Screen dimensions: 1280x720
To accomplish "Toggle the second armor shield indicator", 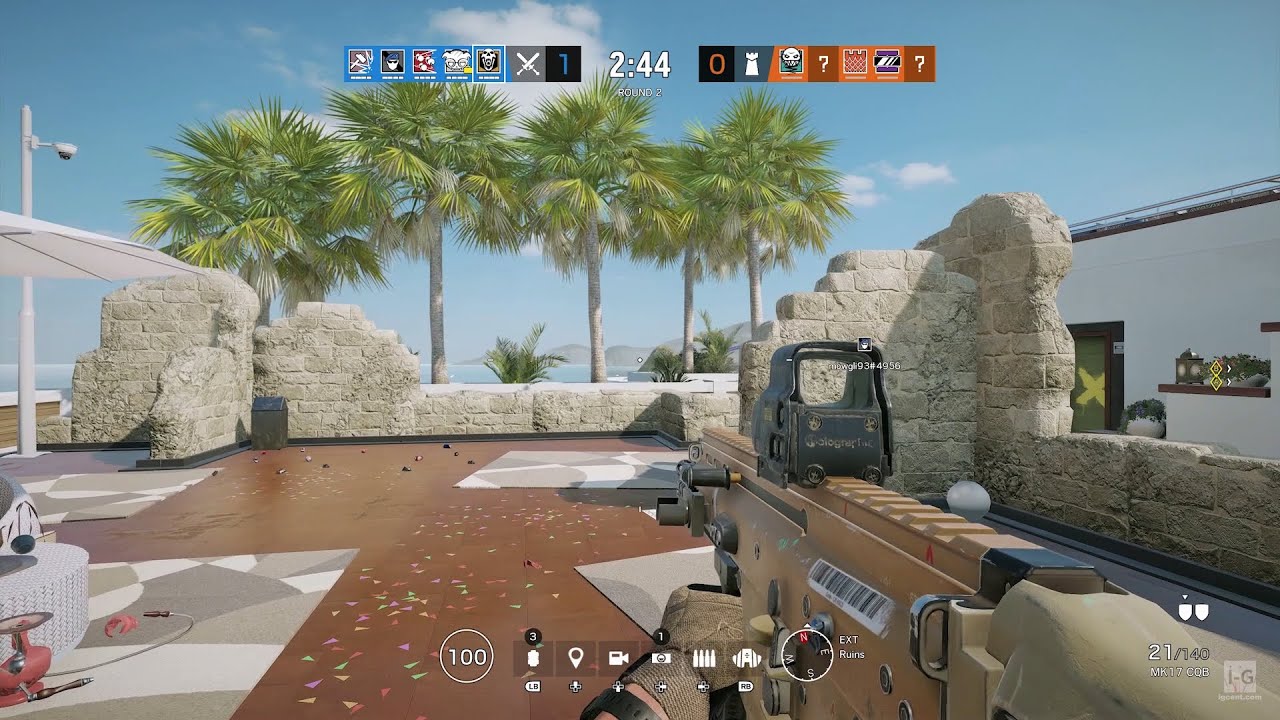I will (x=1202, y=612).
